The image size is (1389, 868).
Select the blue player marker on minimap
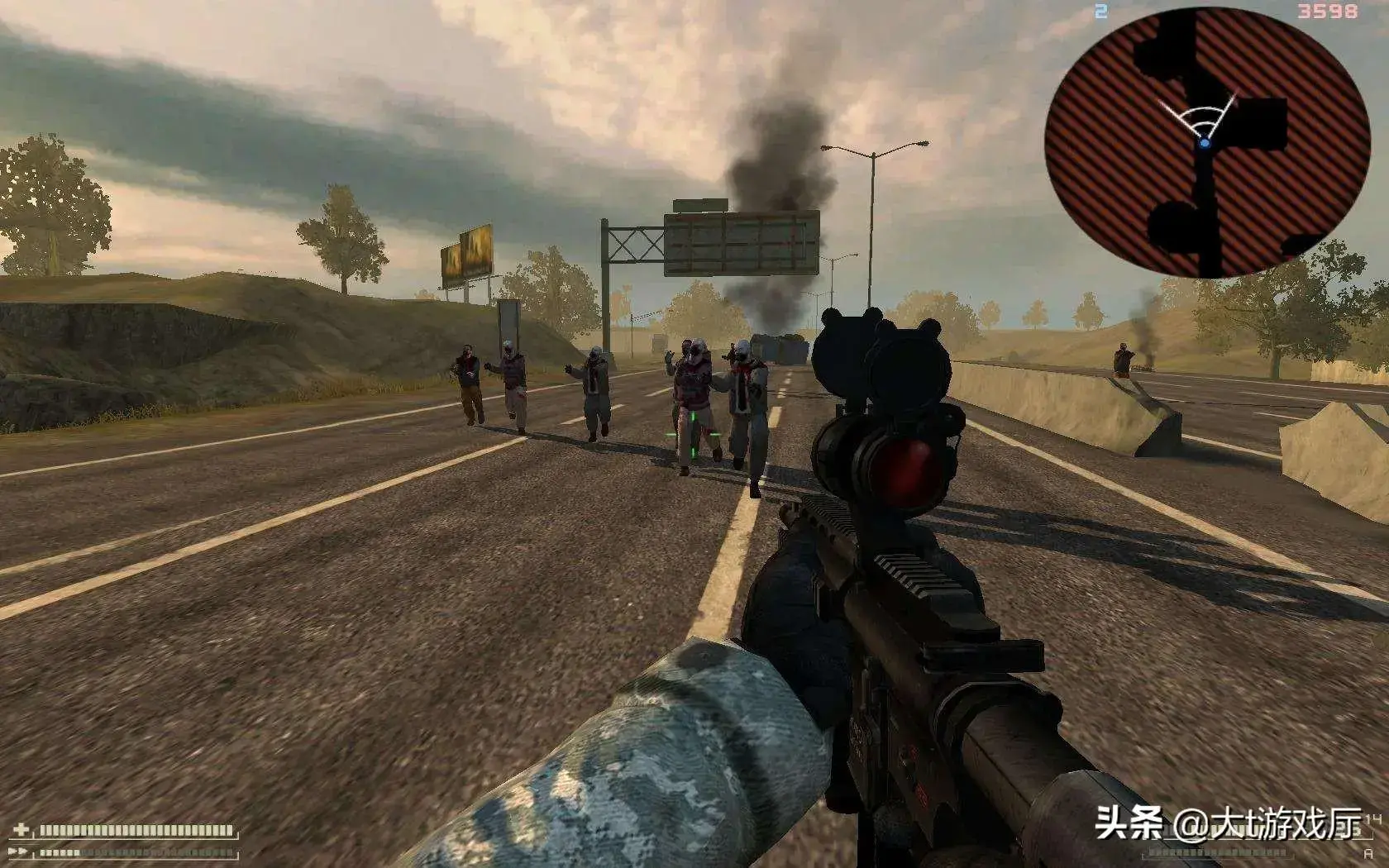1205,143
